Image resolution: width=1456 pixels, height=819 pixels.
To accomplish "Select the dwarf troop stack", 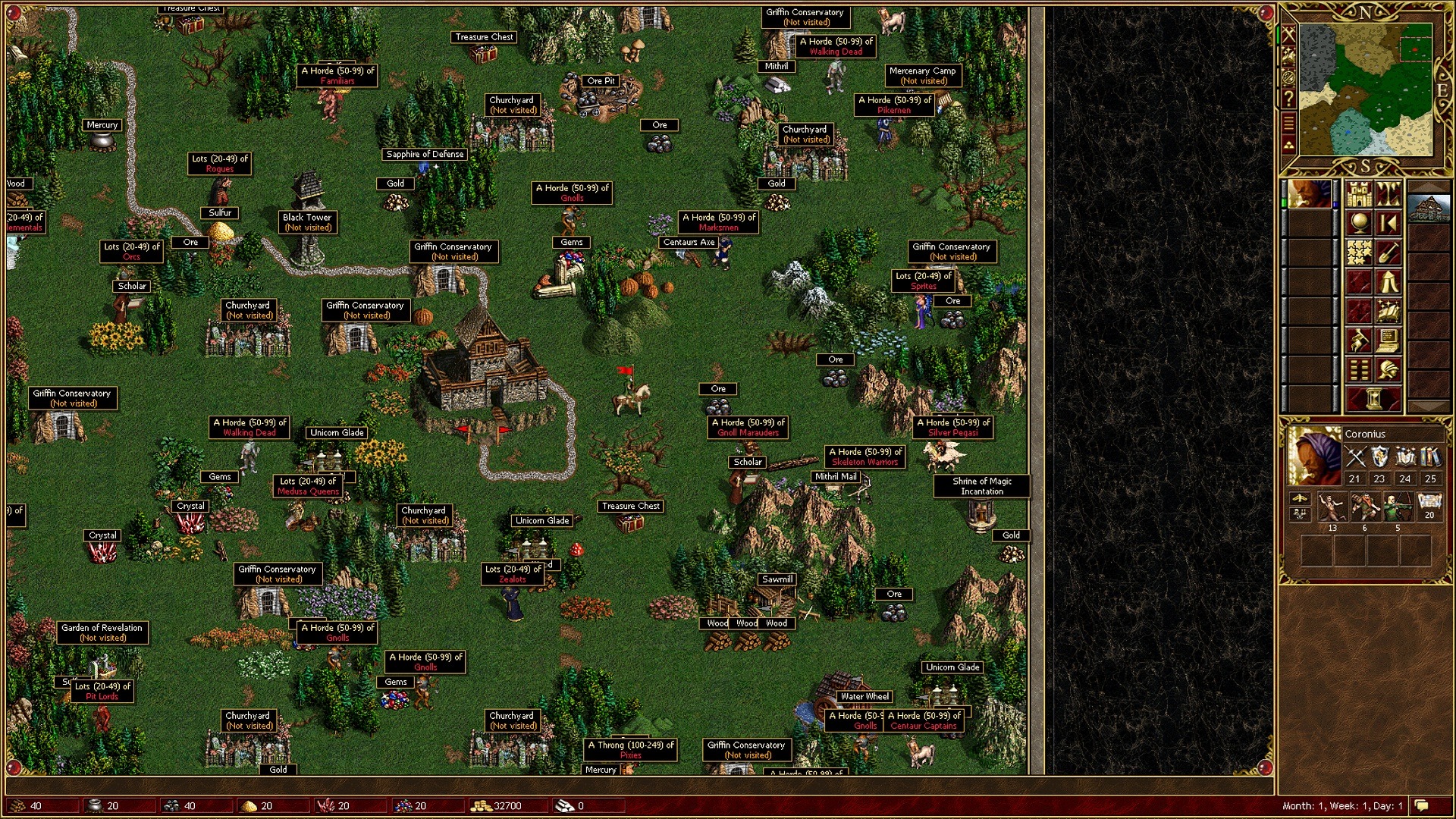I will tap(1364, 507).
